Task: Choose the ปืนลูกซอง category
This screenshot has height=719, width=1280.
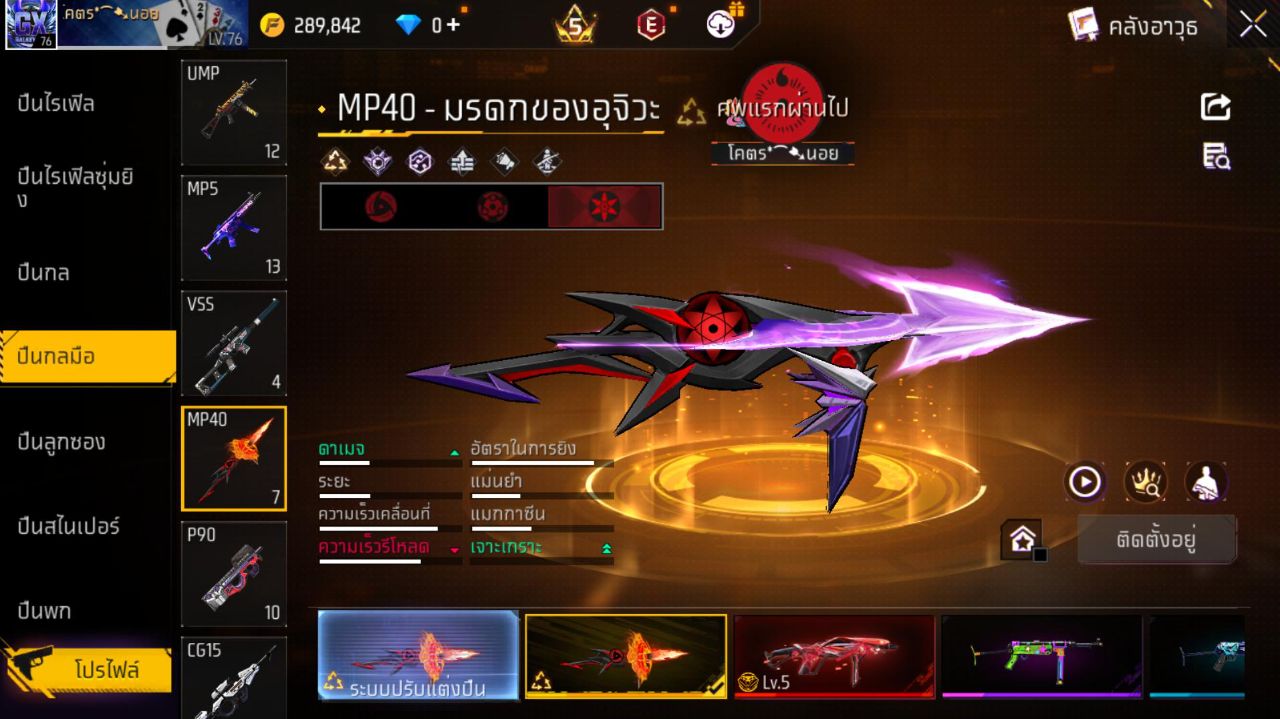Action: (x=62, y=441)
